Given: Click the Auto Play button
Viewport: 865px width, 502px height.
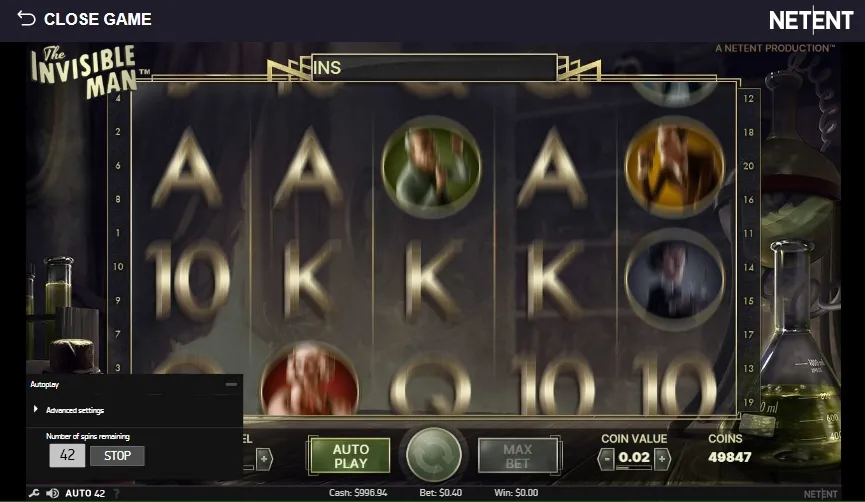Looking at the screenshot, I should [350, 456].
